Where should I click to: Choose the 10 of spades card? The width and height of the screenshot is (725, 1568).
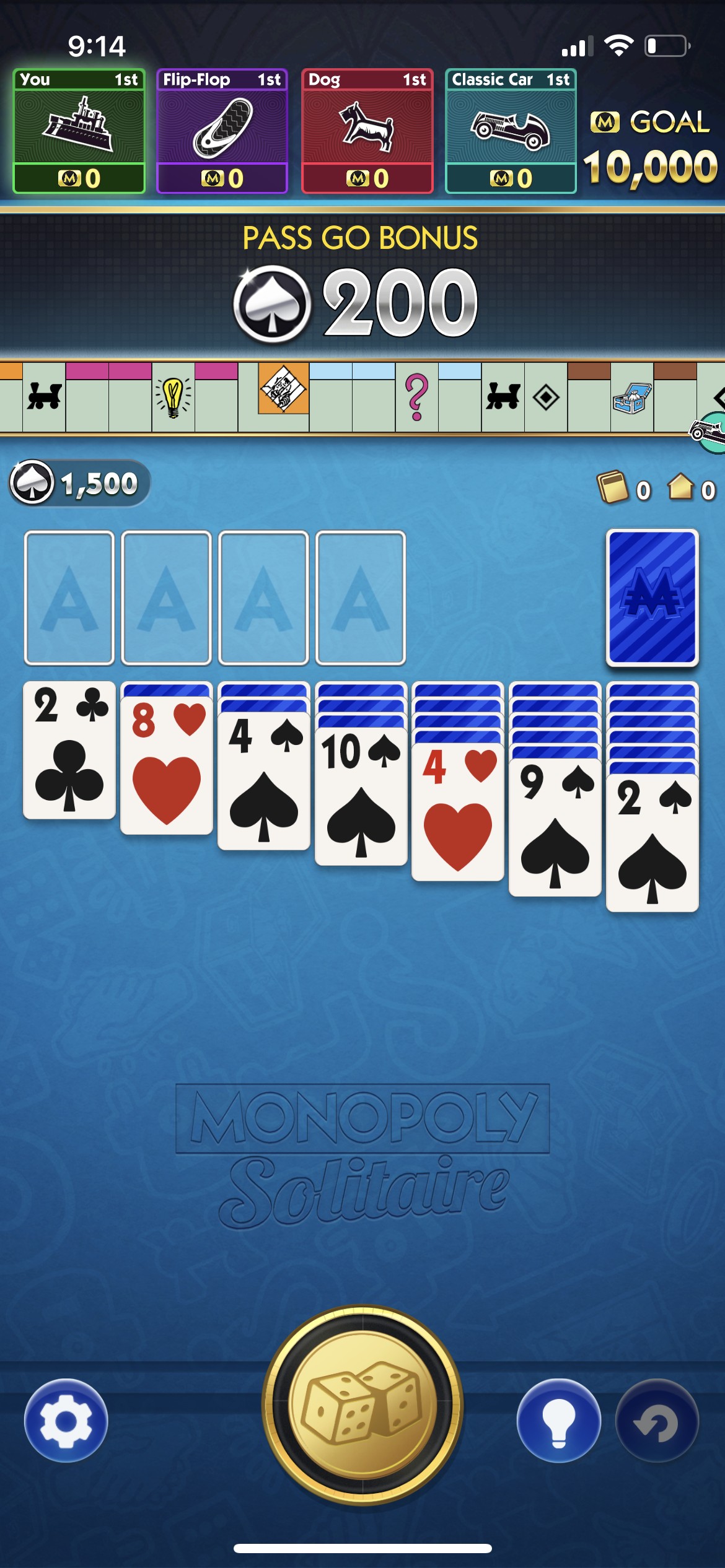(361, 797)
